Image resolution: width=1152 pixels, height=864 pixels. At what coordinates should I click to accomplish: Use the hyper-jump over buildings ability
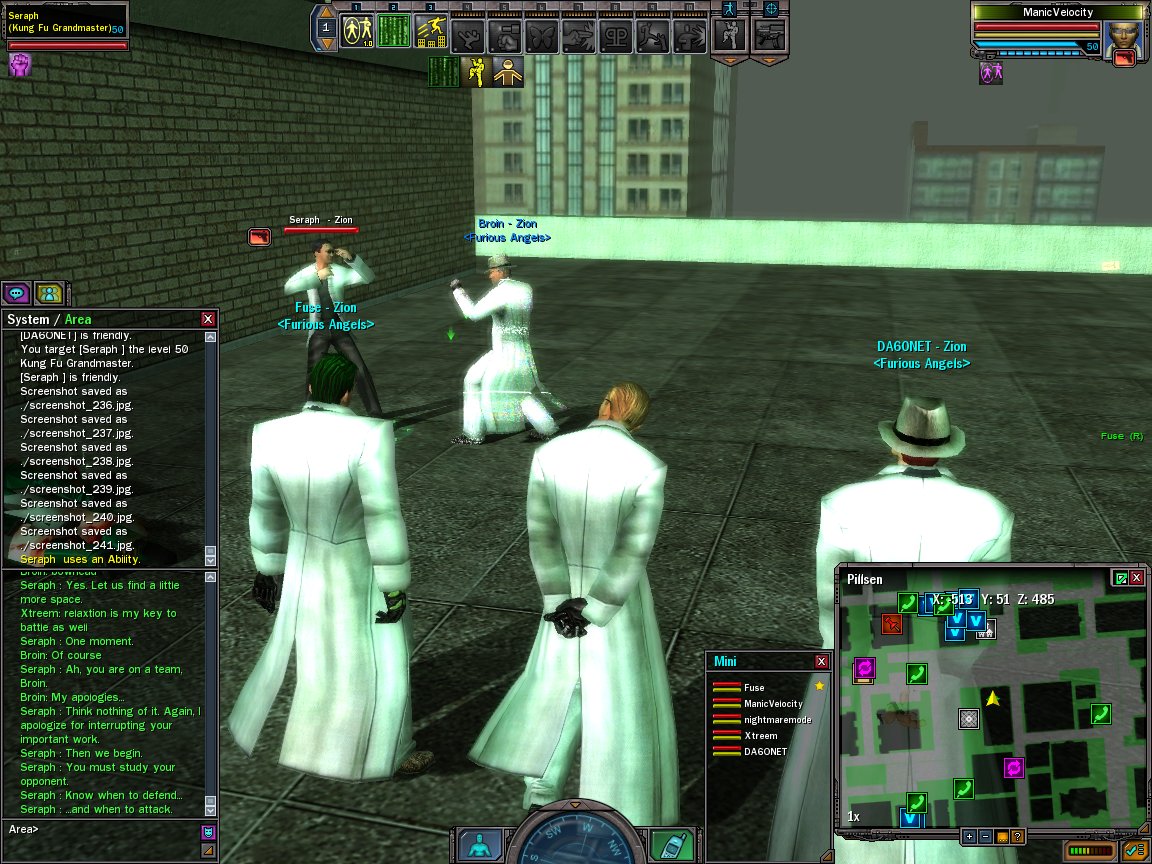pos(431,31)
